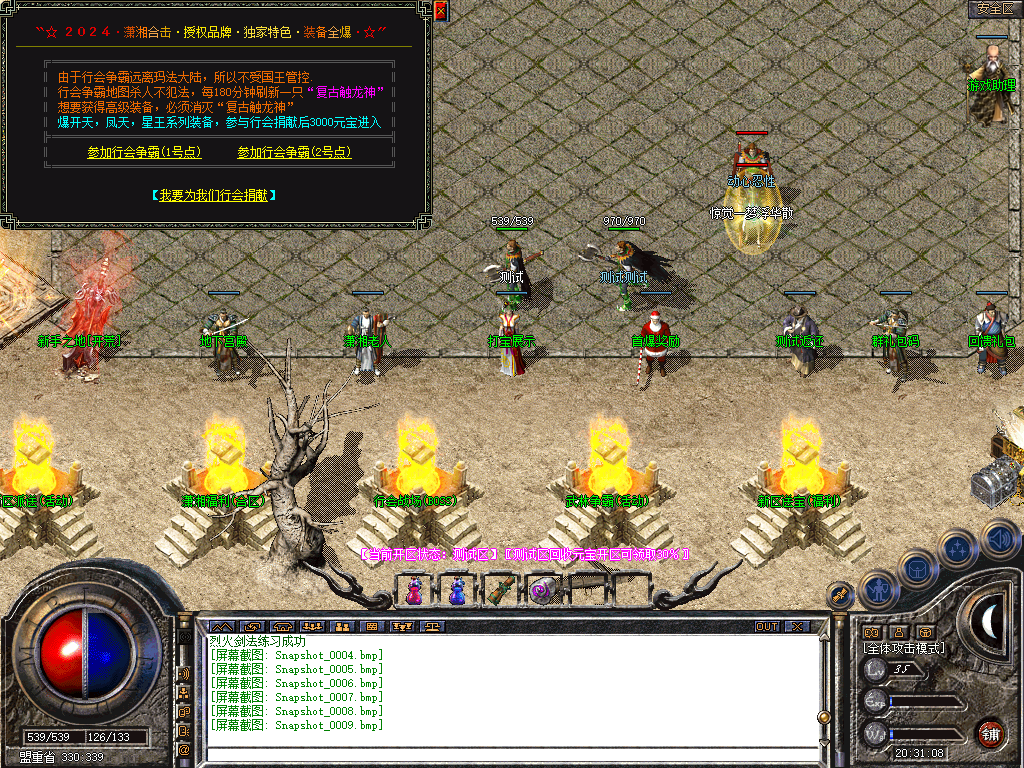Click the OUT button above chat
Image resolution: width=1024 pixels, height=768 pixels.
[x=767, y=627]
